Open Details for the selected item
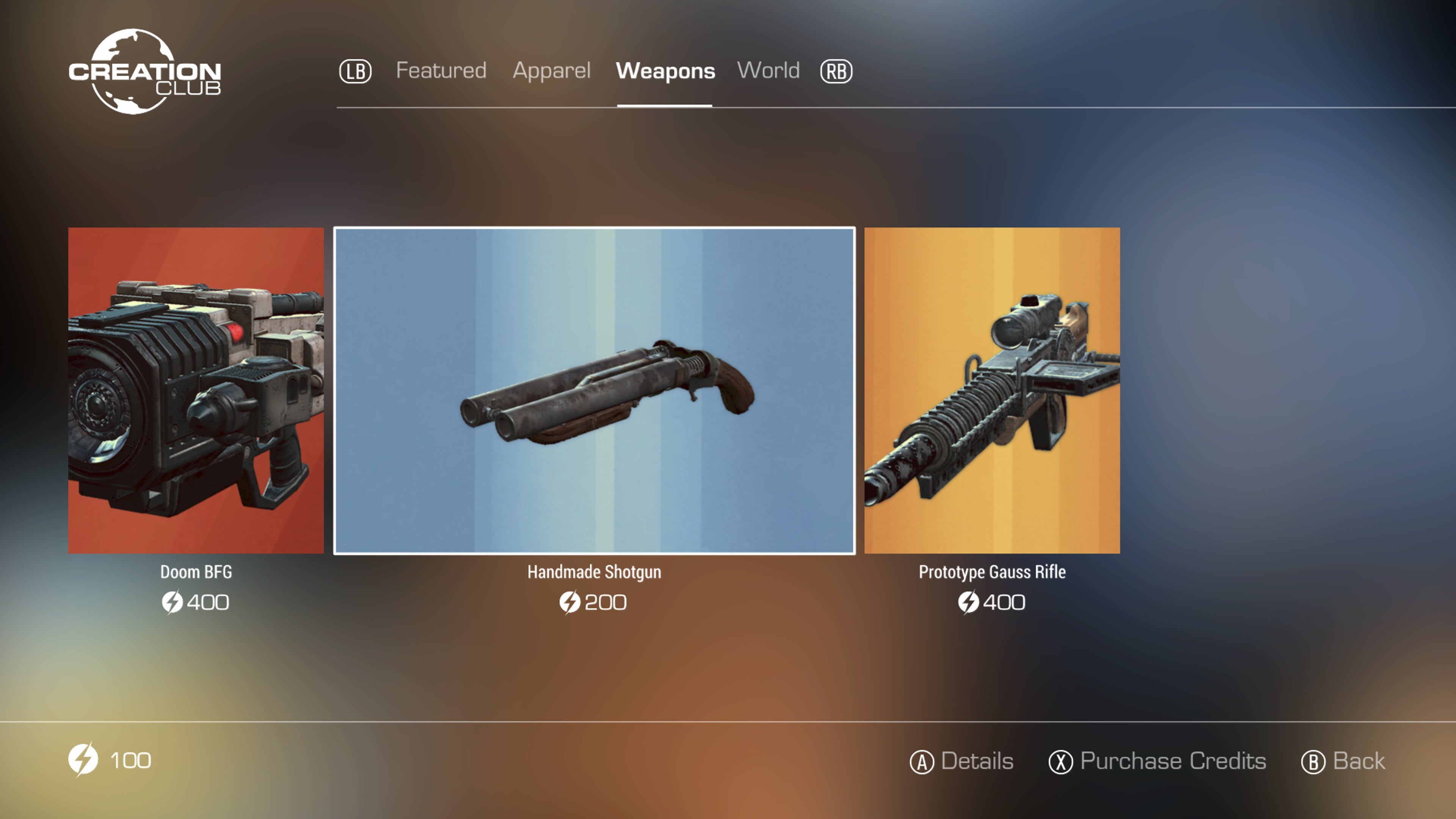 (962, 761)
